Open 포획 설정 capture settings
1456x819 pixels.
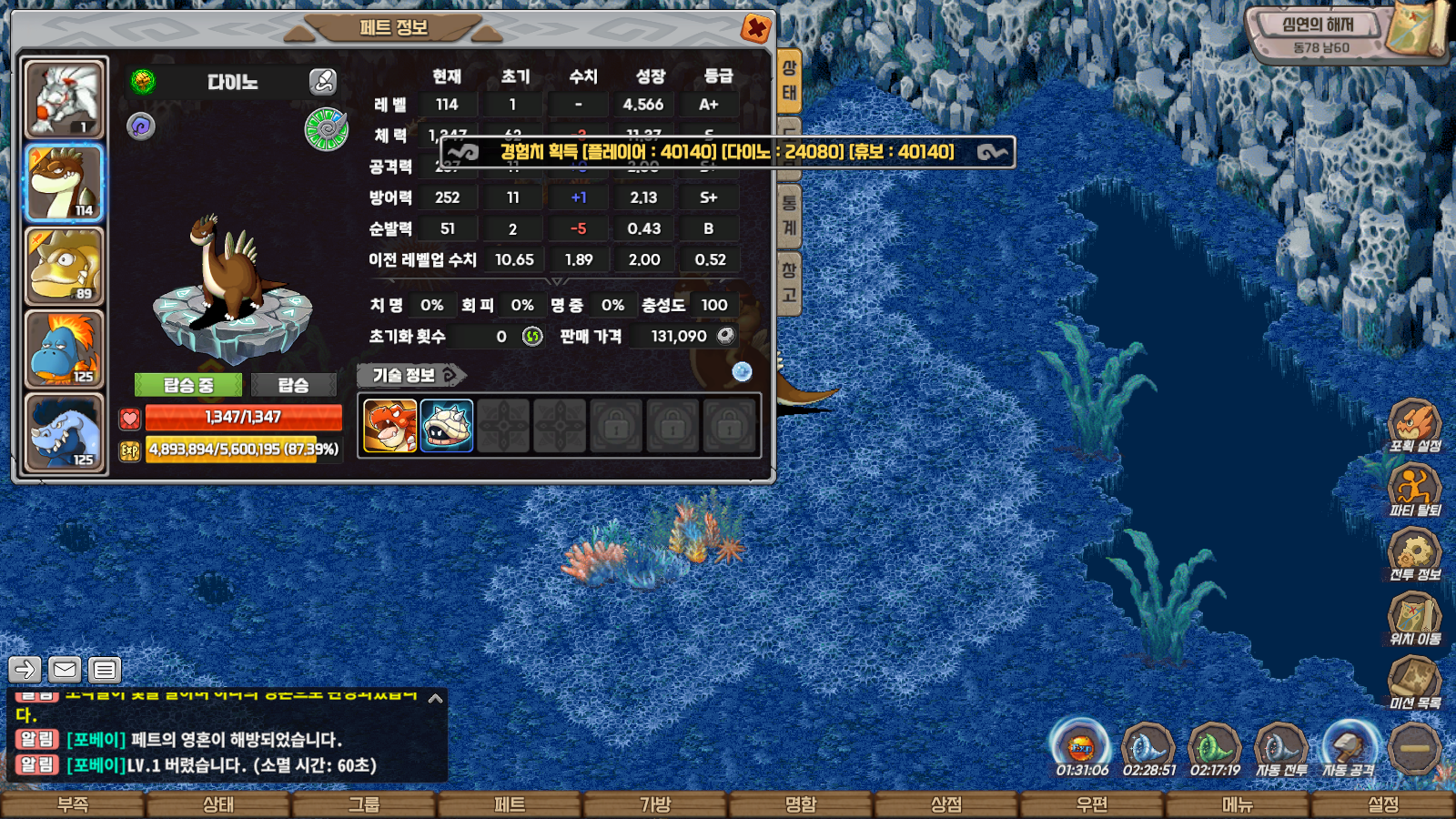coord(1415,426)
